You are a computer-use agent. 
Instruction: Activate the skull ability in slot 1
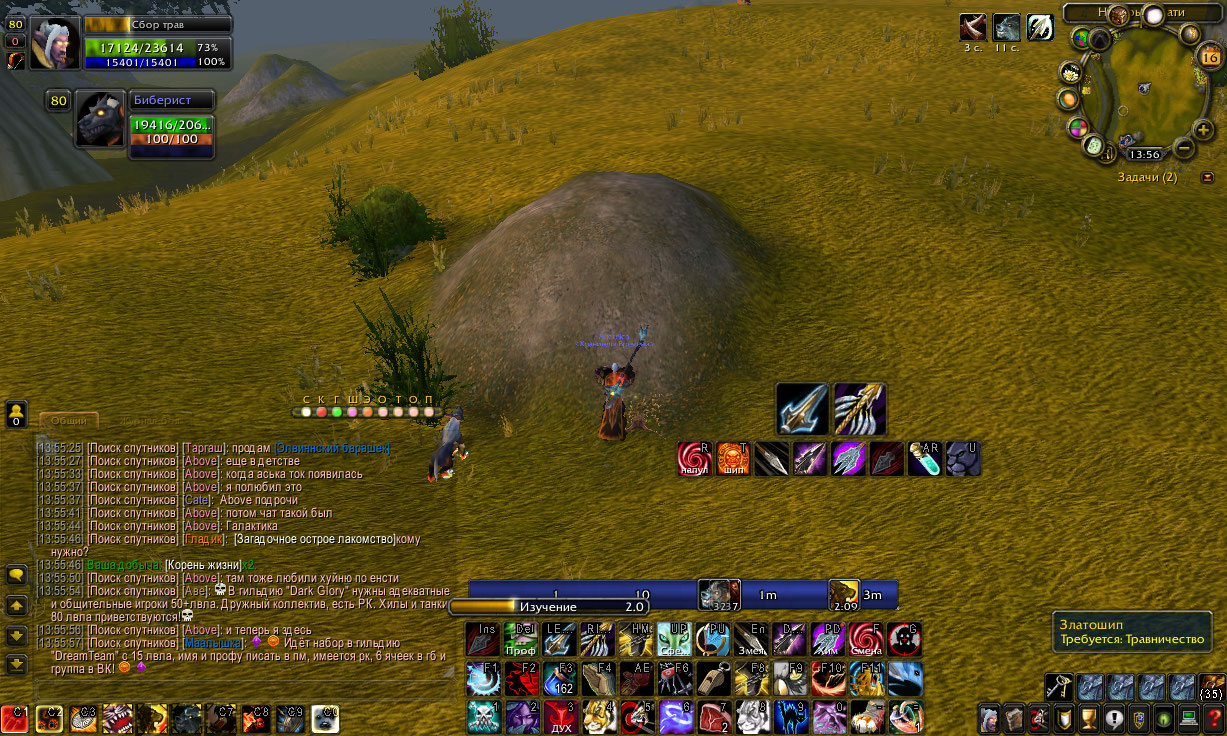pyautogui.click(x=482, y=717)
